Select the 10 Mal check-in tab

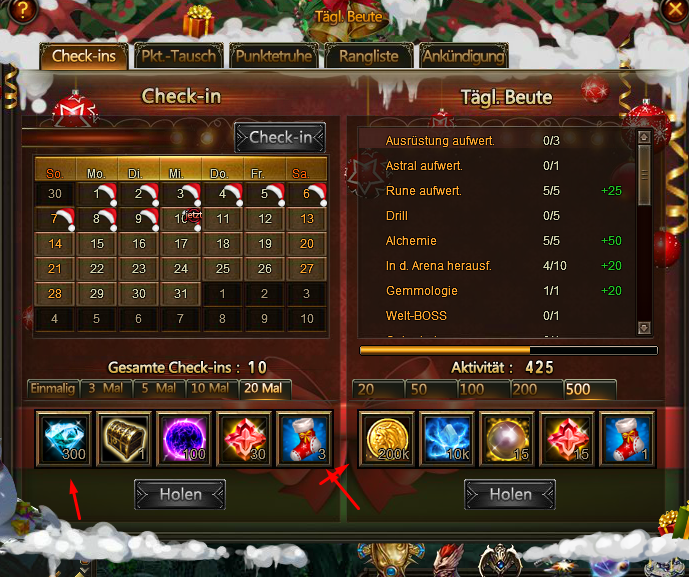209,388
